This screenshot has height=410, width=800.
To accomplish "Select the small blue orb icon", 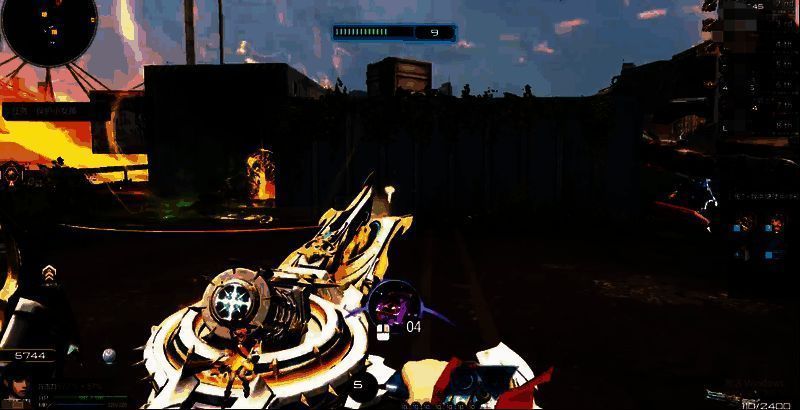I will click(109, 355).
